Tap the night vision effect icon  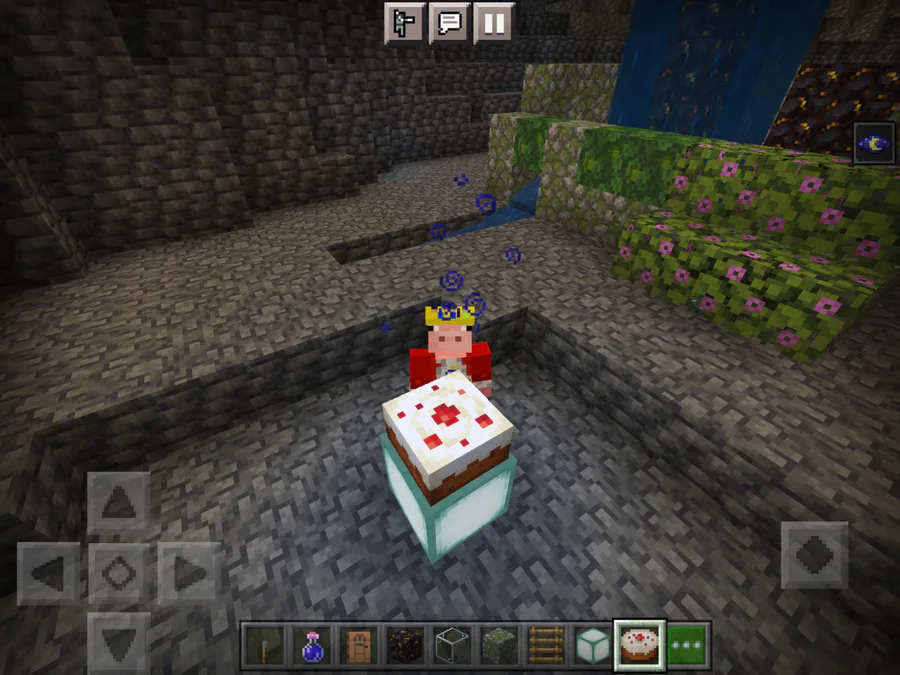874,143
